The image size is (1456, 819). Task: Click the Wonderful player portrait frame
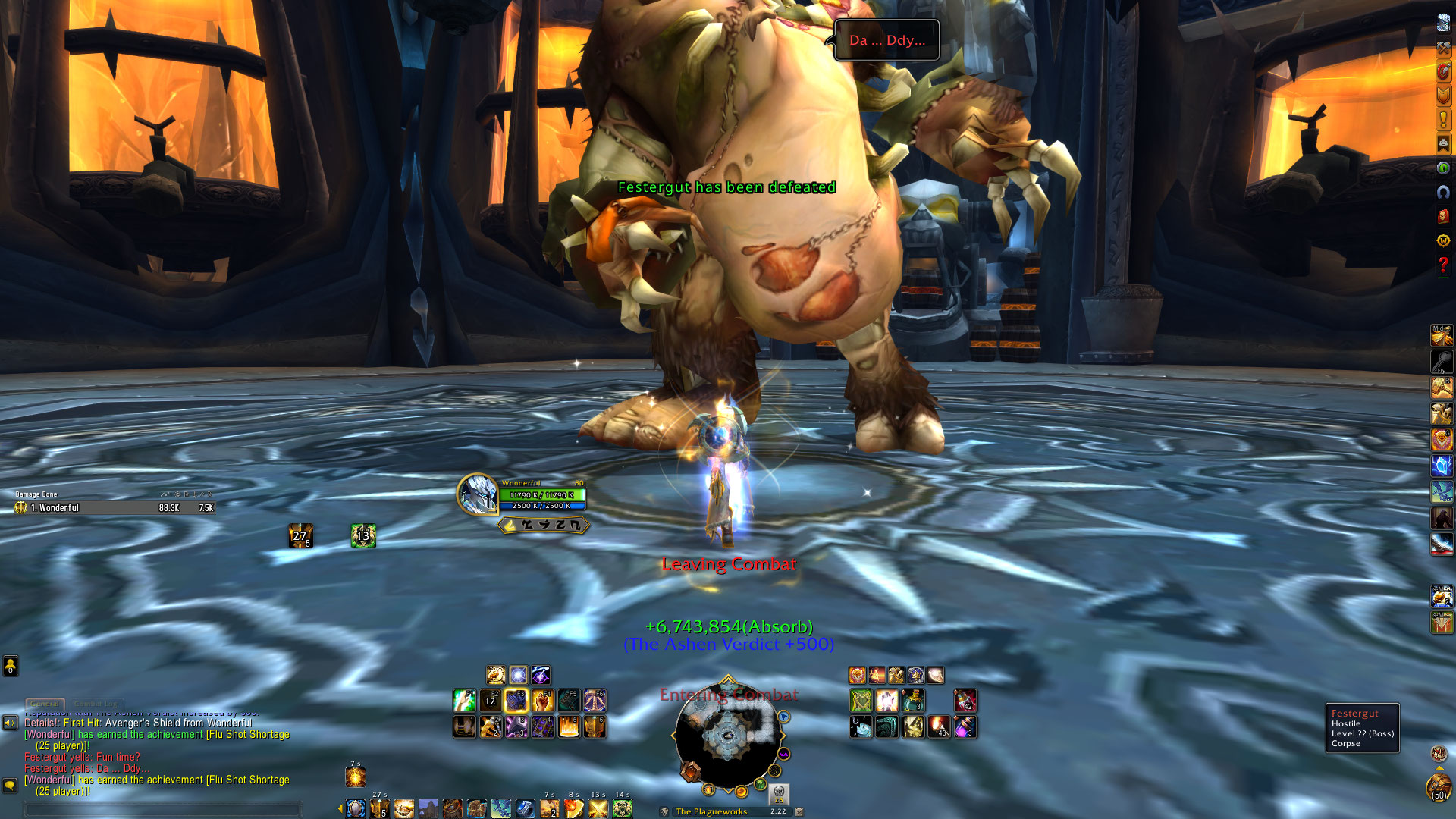478,494
